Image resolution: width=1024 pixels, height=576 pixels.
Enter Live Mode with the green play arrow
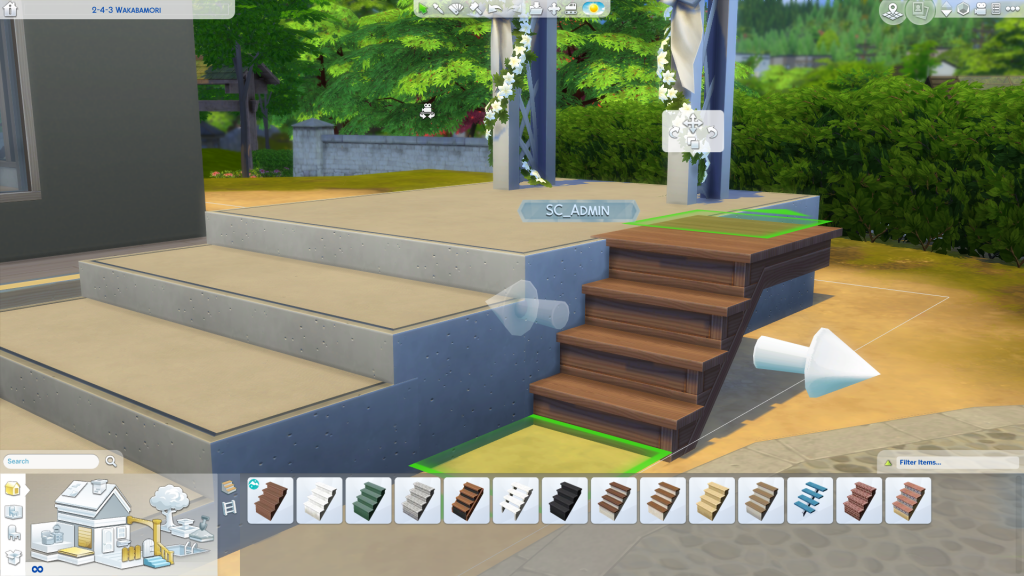coord(424,8)
